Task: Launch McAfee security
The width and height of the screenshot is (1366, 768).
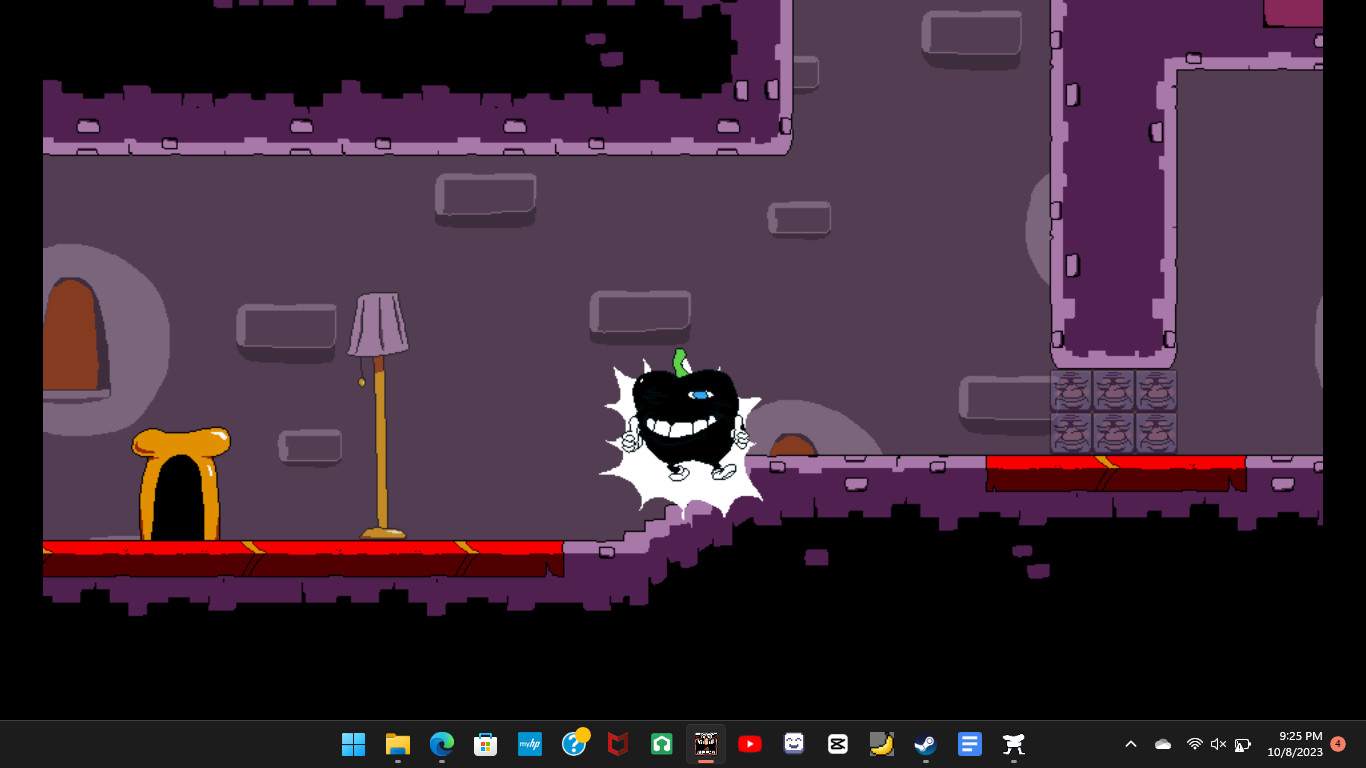Action: (x=617, y=744)
